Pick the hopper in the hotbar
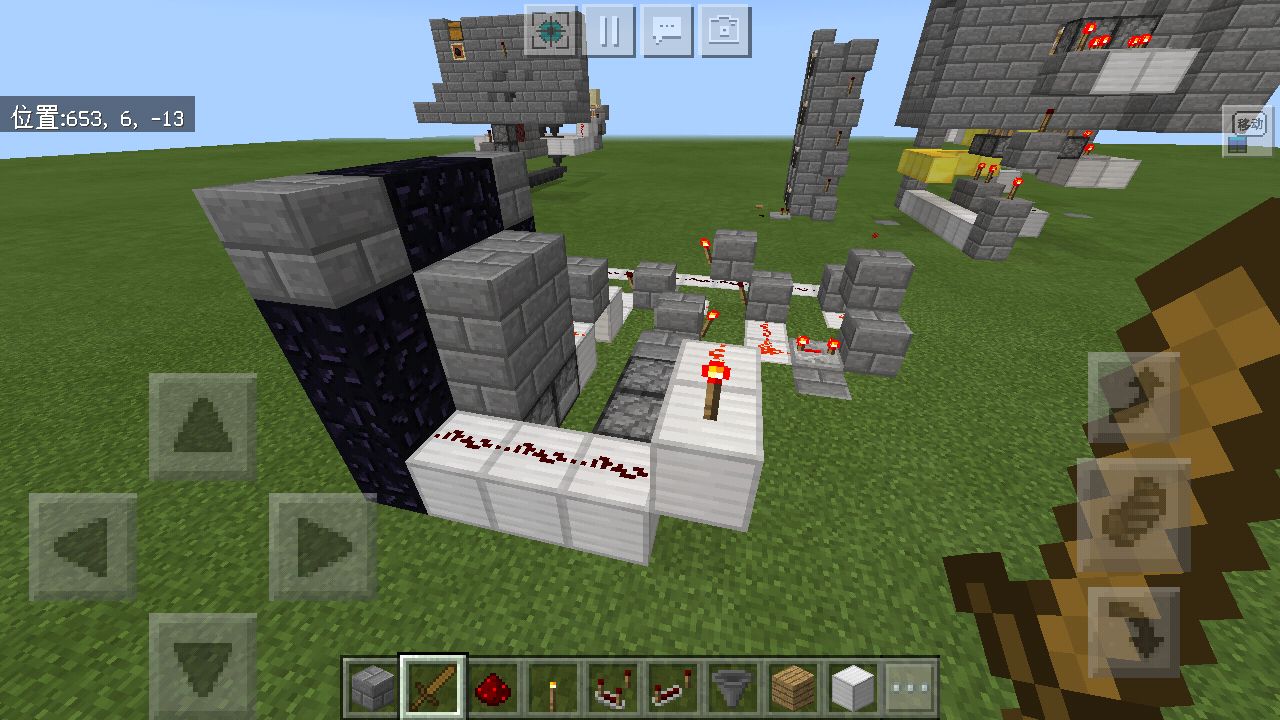Viewport: 1280px width, 720px height. 733,687
